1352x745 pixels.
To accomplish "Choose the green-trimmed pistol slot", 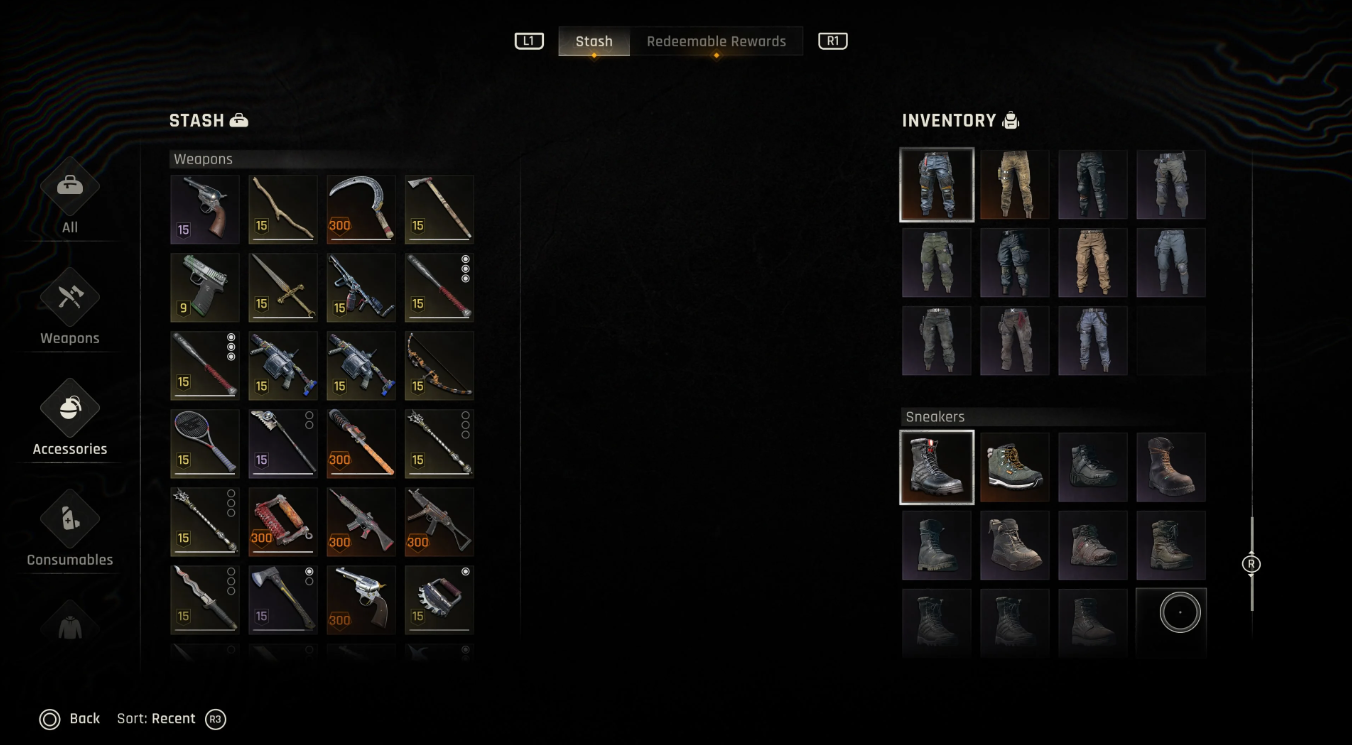I will 205,288.
